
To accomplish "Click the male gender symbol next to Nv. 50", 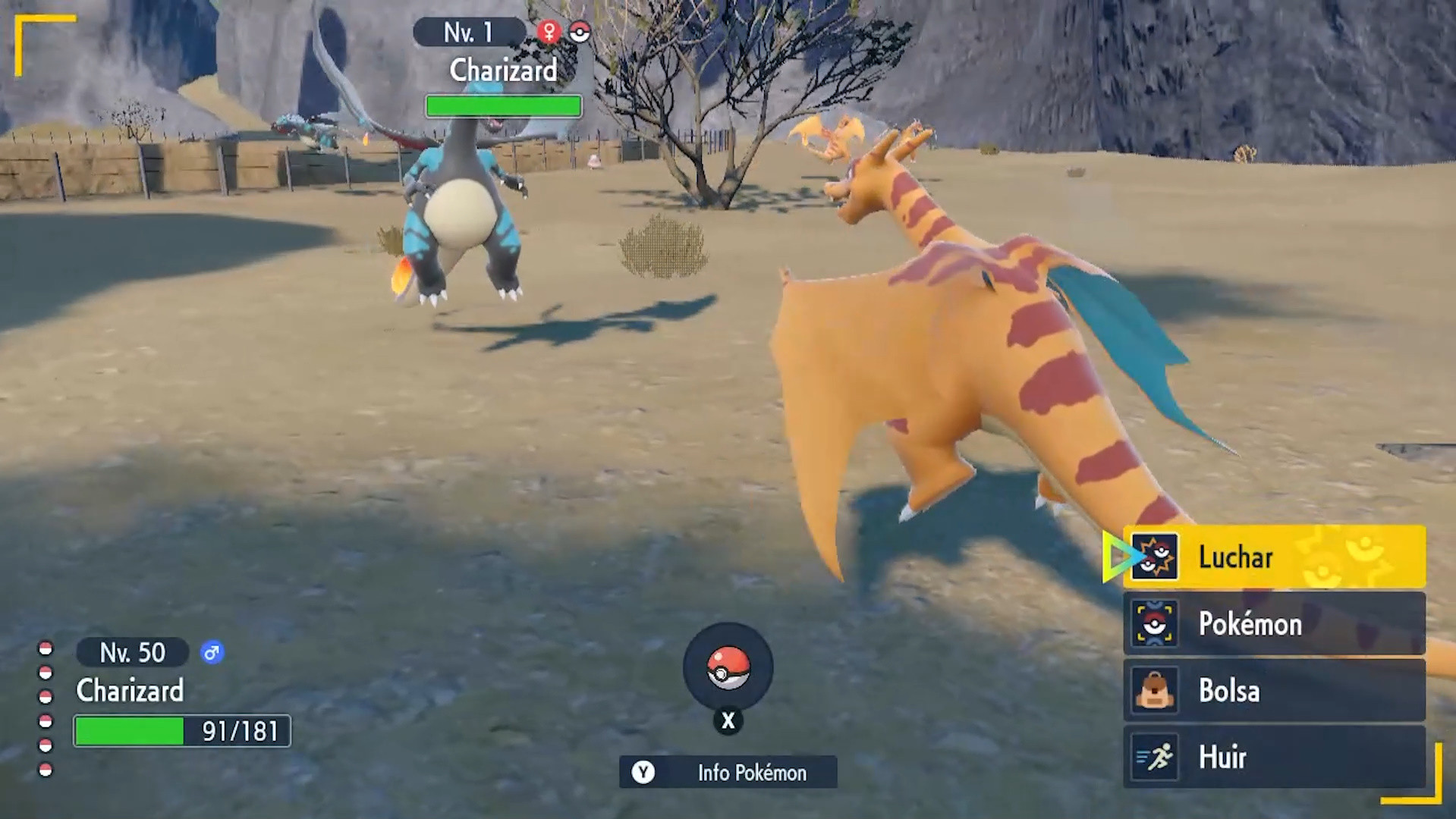I will pyautogui.click(x=212, y=652).
